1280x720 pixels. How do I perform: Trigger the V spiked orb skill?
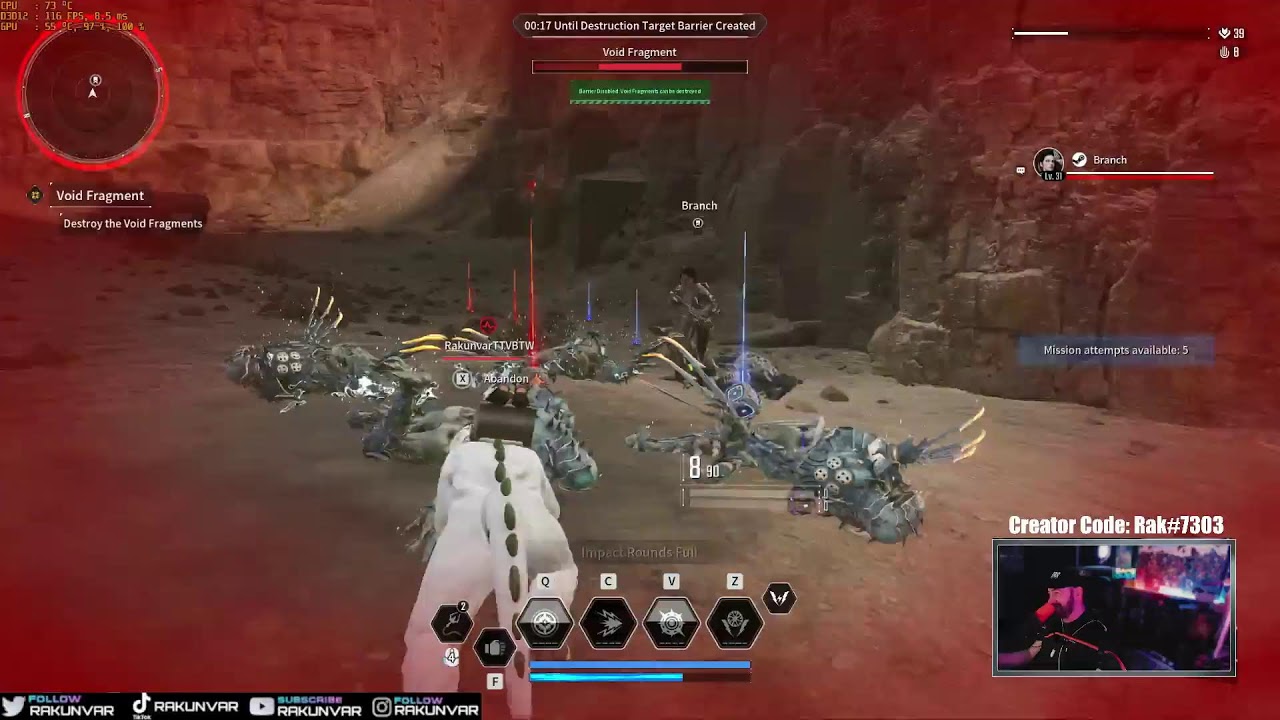pos(671,623)
